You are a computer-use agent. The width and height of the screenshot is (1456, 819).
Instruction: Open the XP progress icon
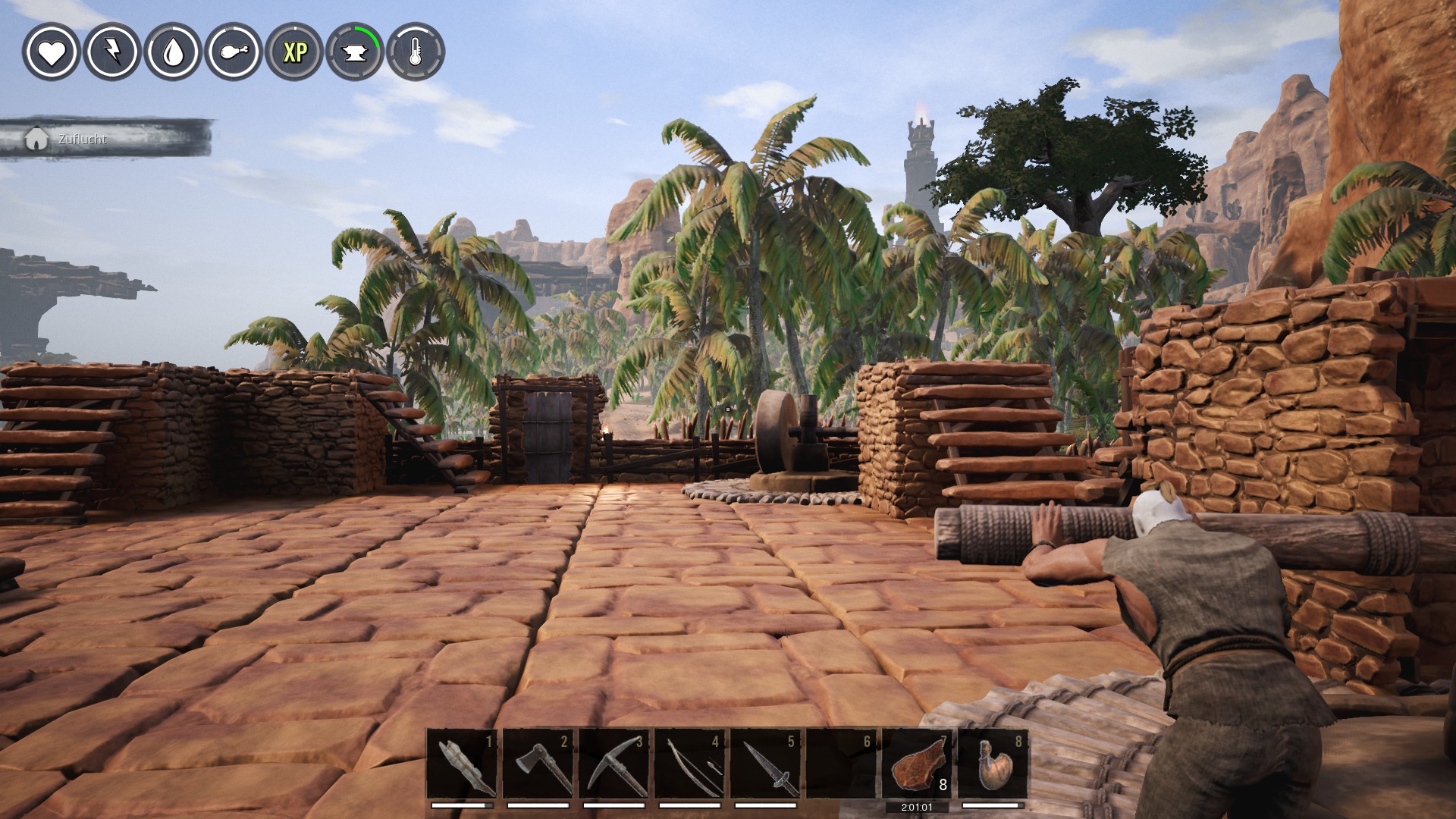[x=294, y=52]
